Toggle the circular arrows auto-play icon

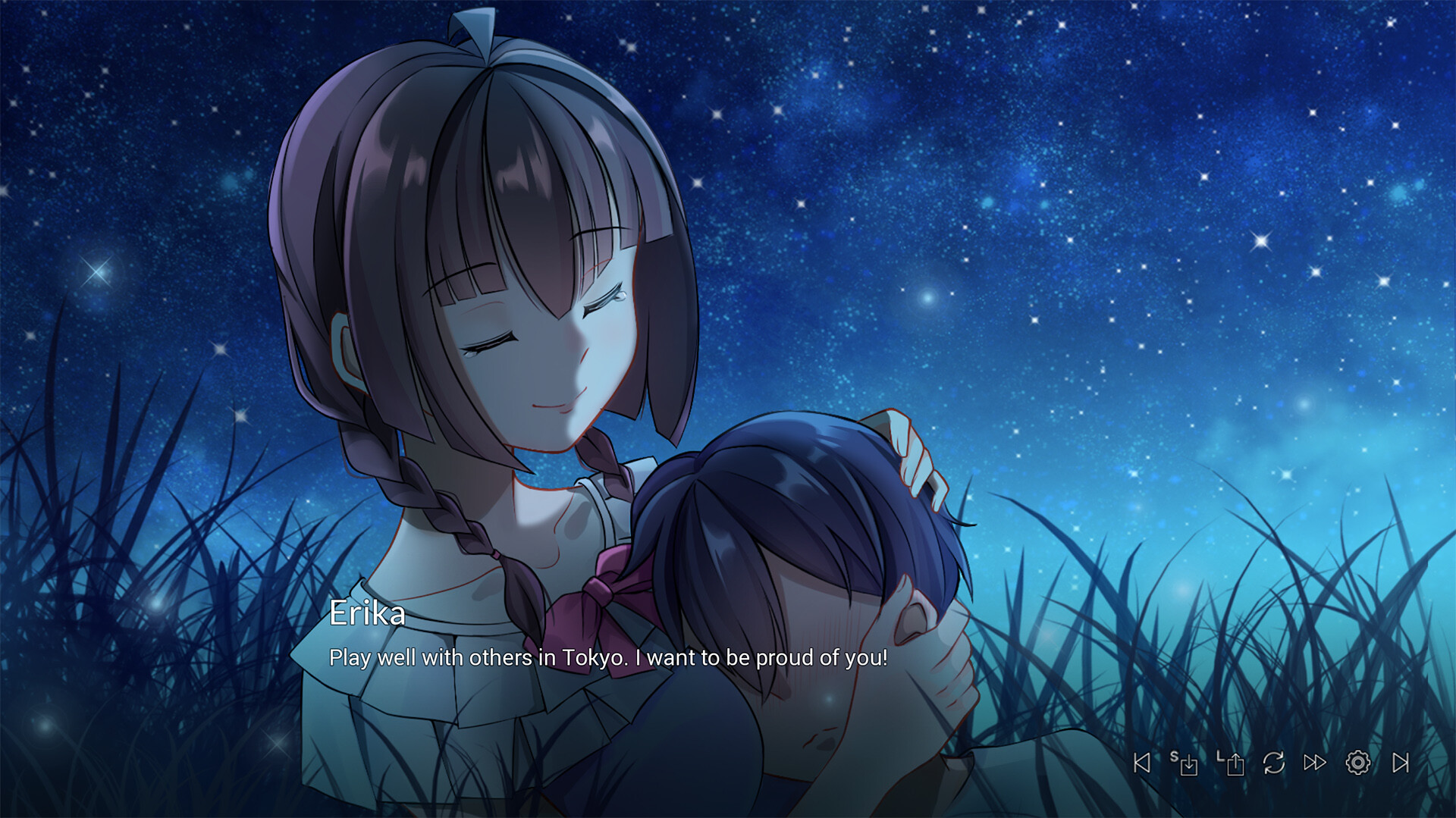1274,763
